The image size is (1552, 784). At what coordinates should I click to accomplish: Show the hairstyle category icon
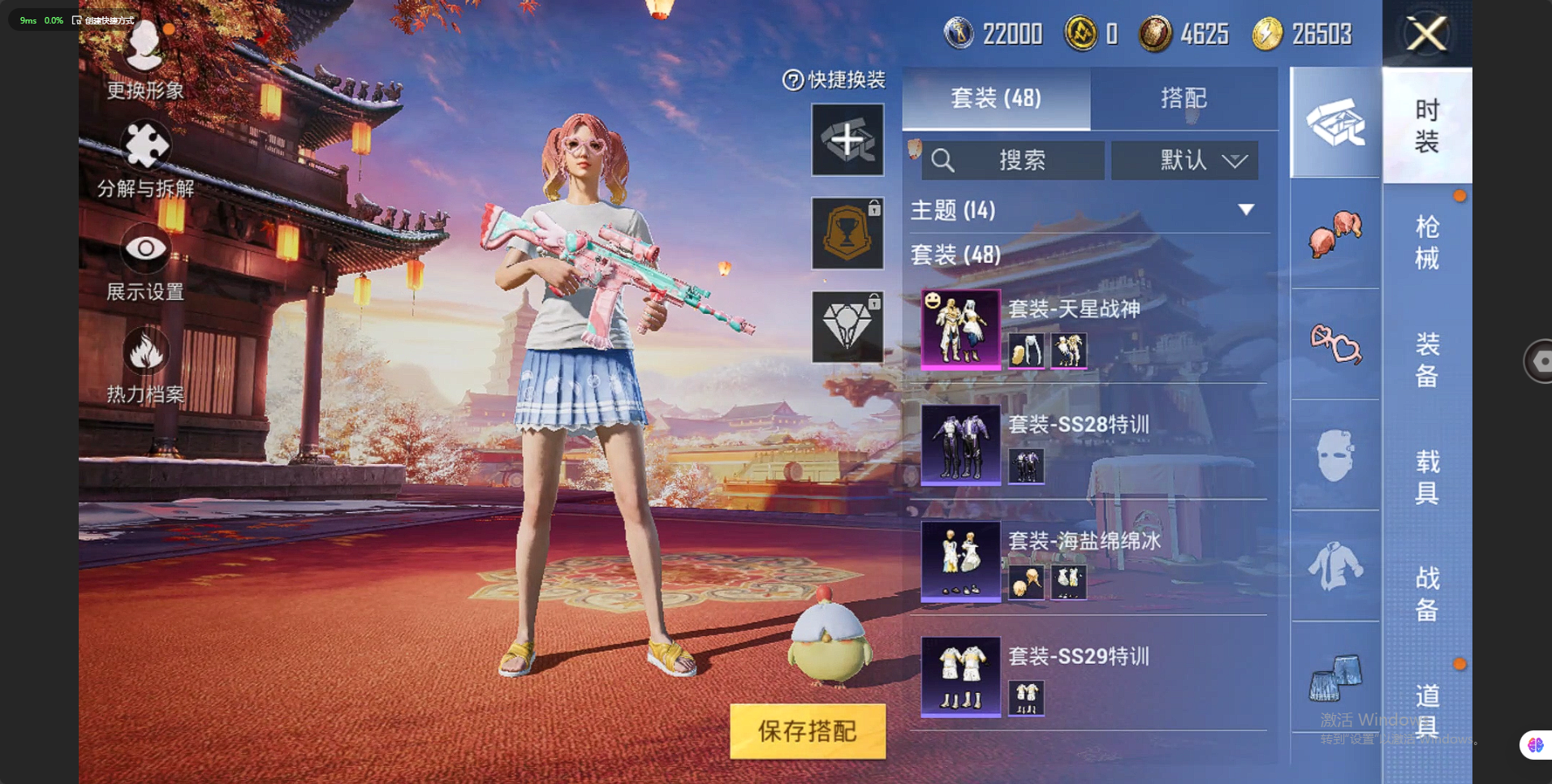pos(1334,232)
